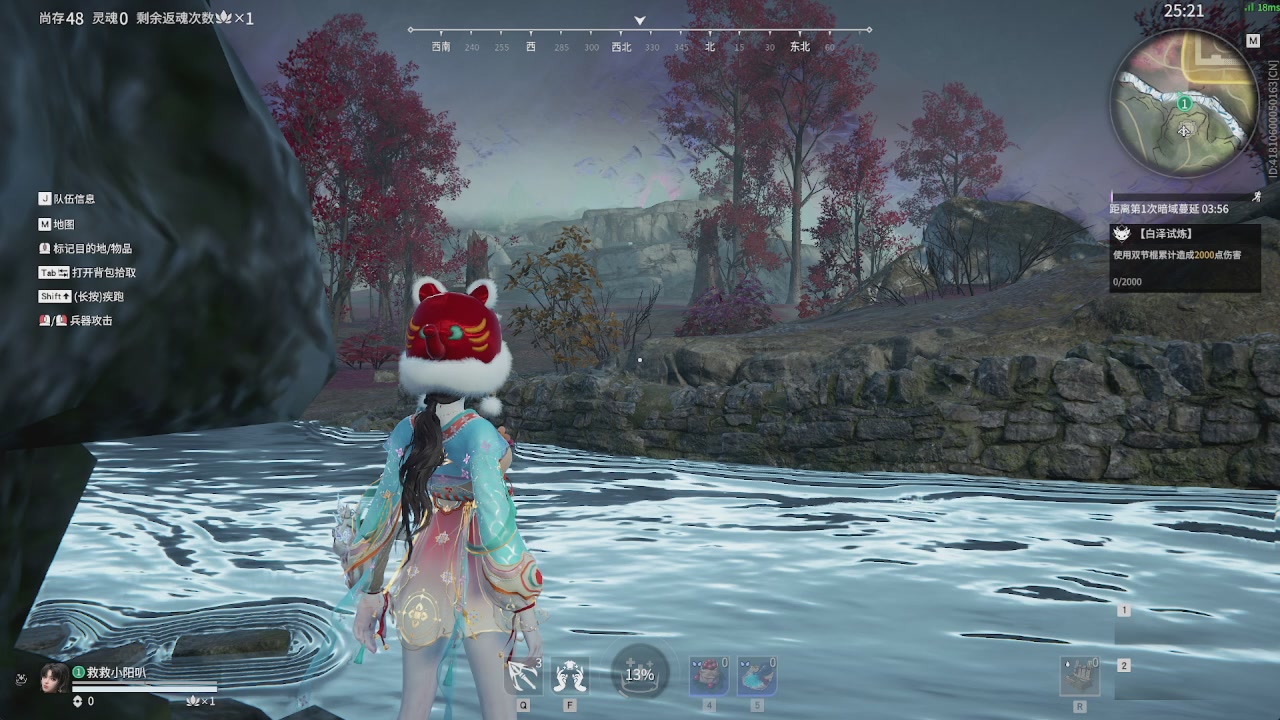The width and height of the screenshot is (1280, 720).
Task: Select the repair kit item slot
Action: pyautogui.click(x=1080, y=677)
